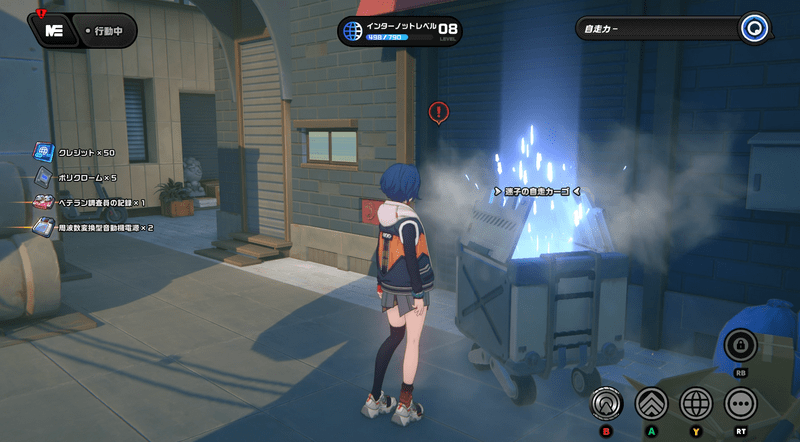Open the Inter-Knot globe level badge
Viewport: 800px width, 442px height.
click(351, 31)
